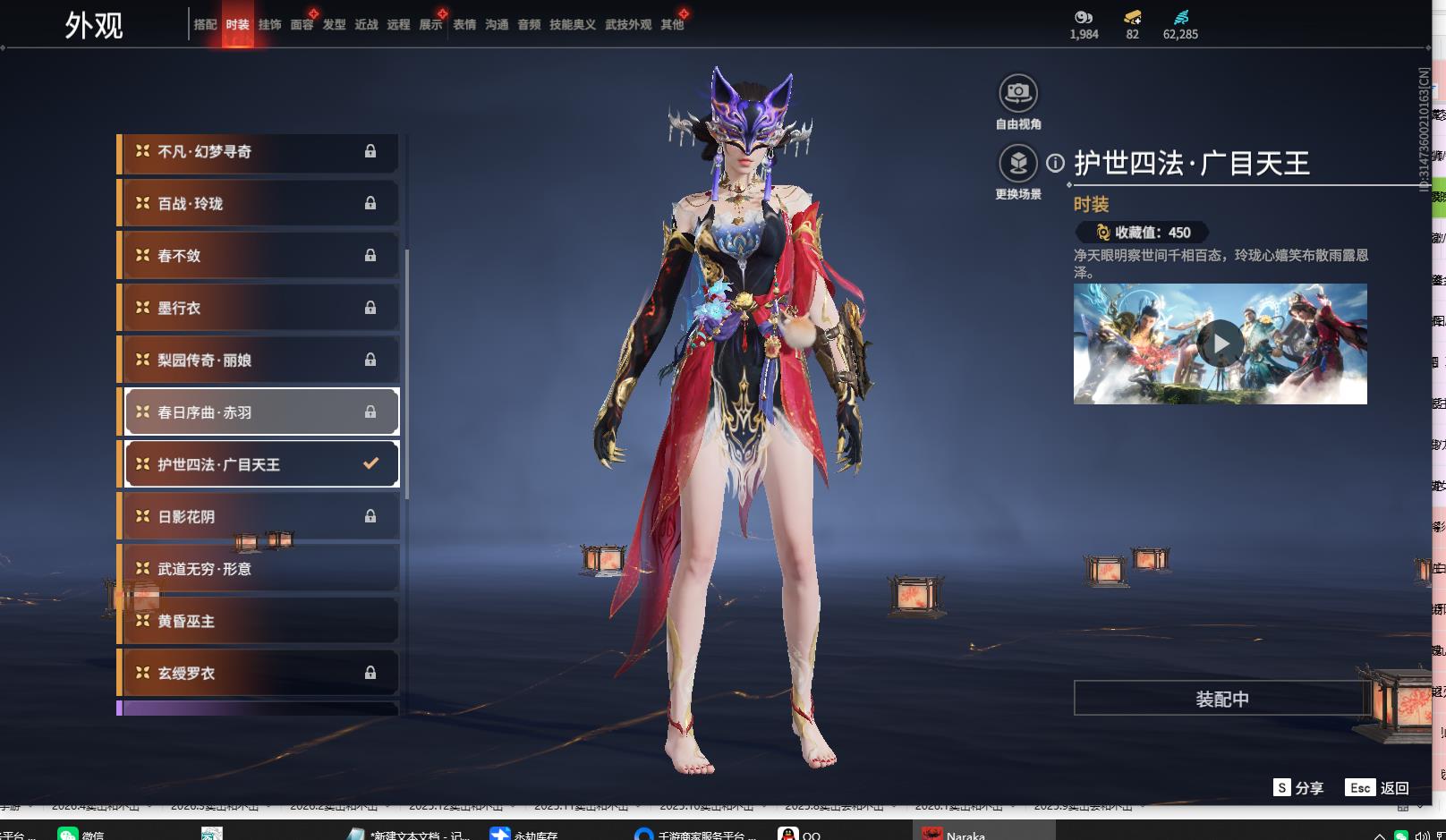
Task: Open 更换场景 scene change
Action: coord(1018,164)
